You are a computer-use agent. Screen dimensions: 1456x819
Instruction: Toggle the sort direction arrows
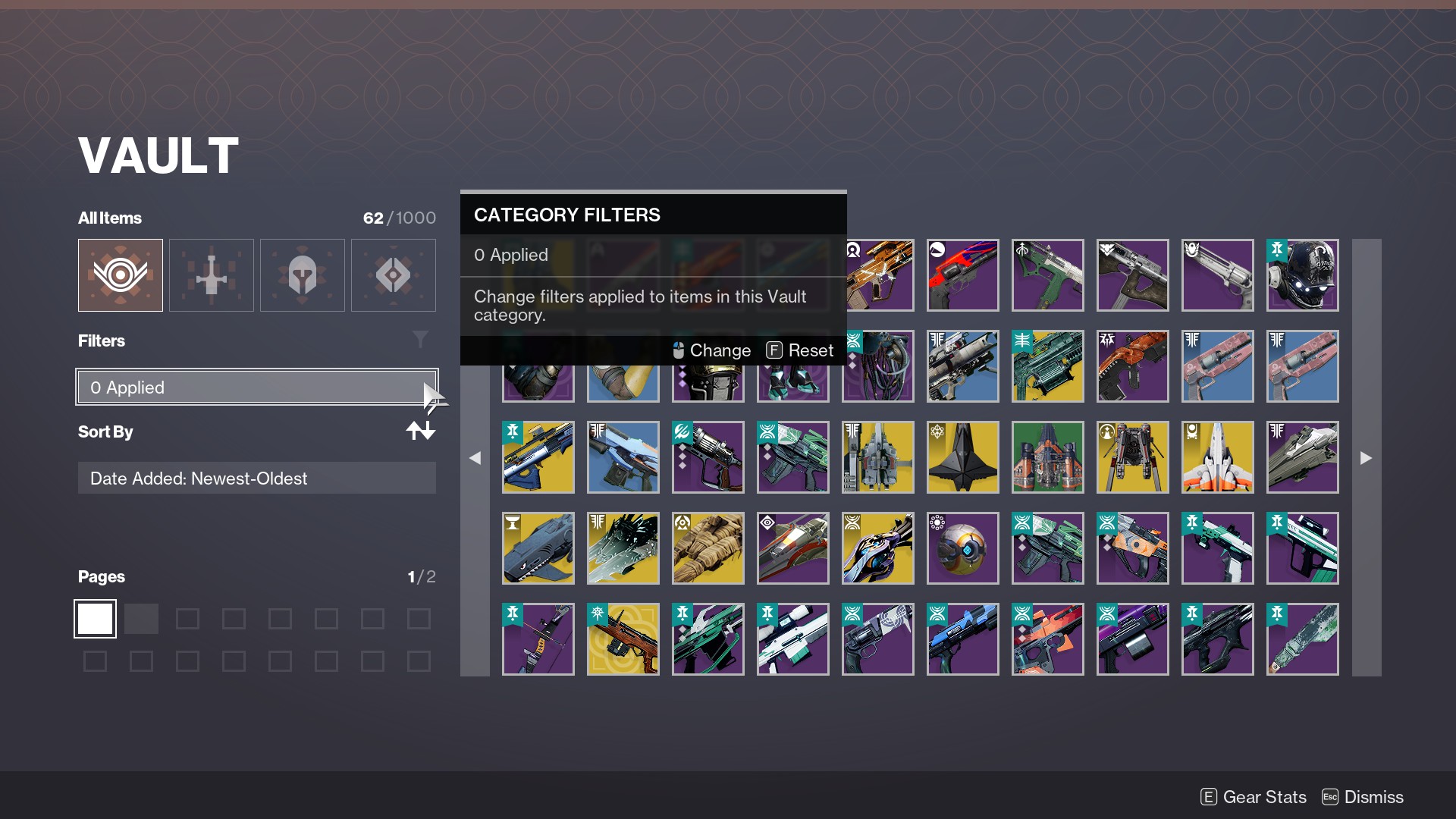click(x=420, y=431)
